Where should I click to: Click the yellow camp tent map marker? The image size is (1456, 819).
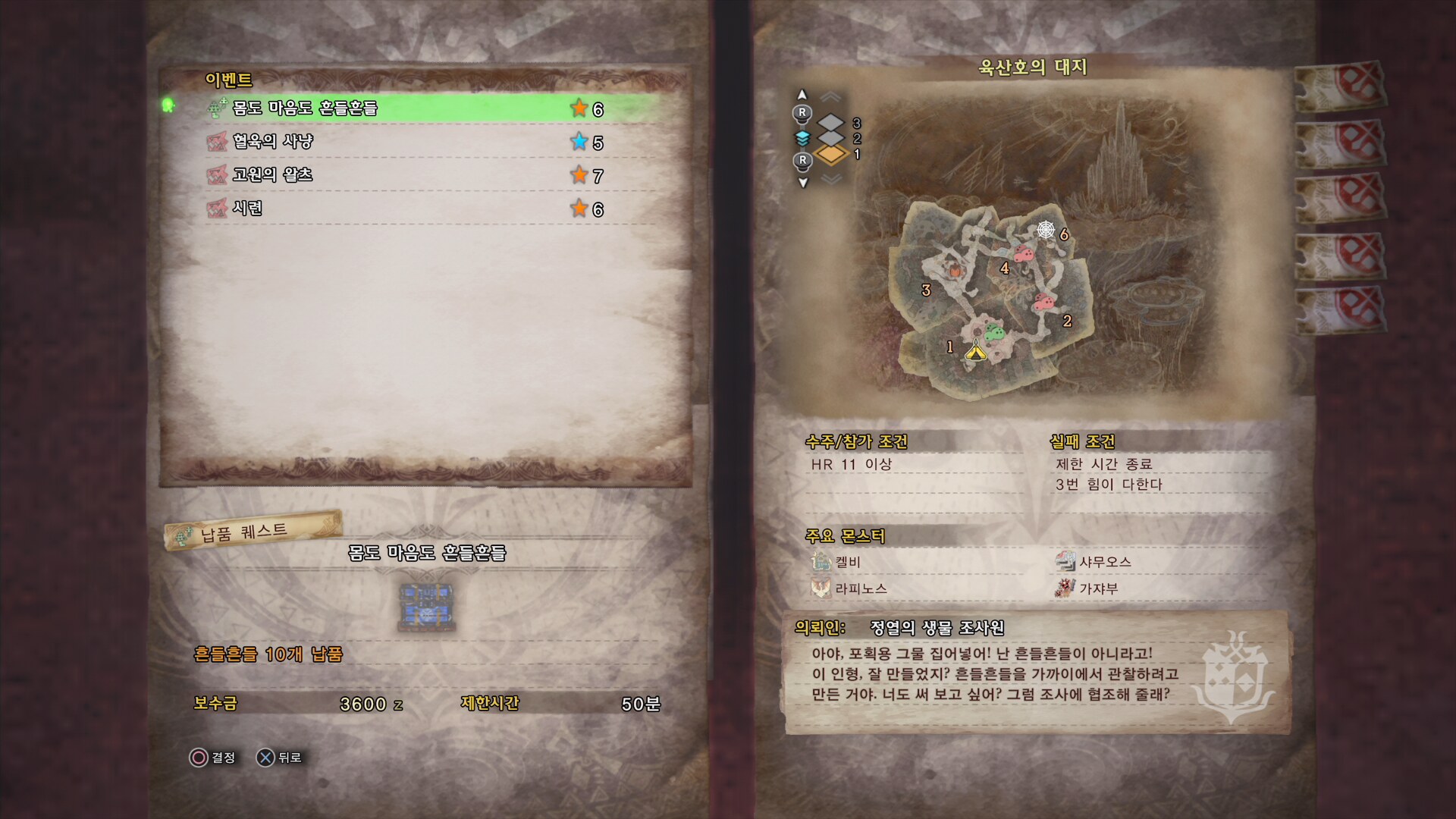click(x=975, y=351)
